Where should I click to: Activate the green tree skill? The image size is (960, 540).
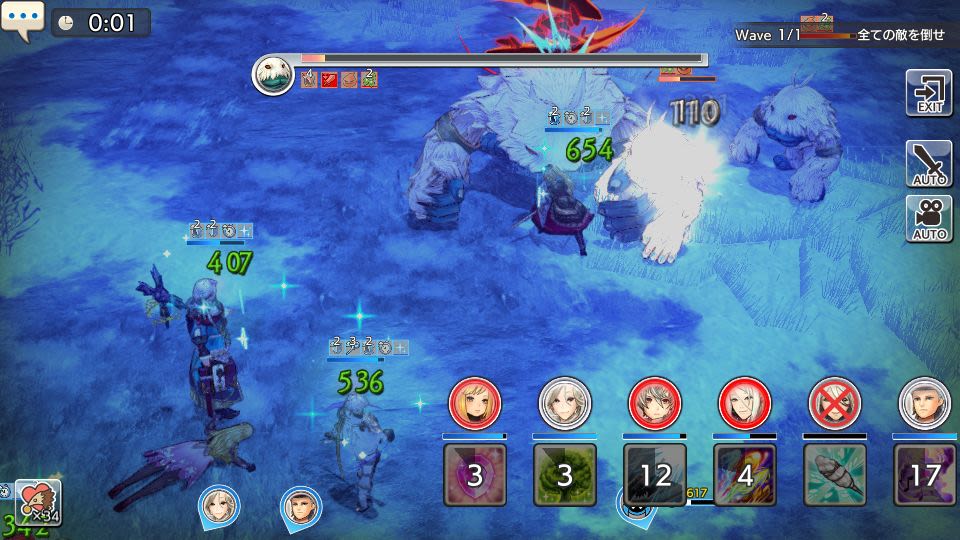tap(564, 474)
